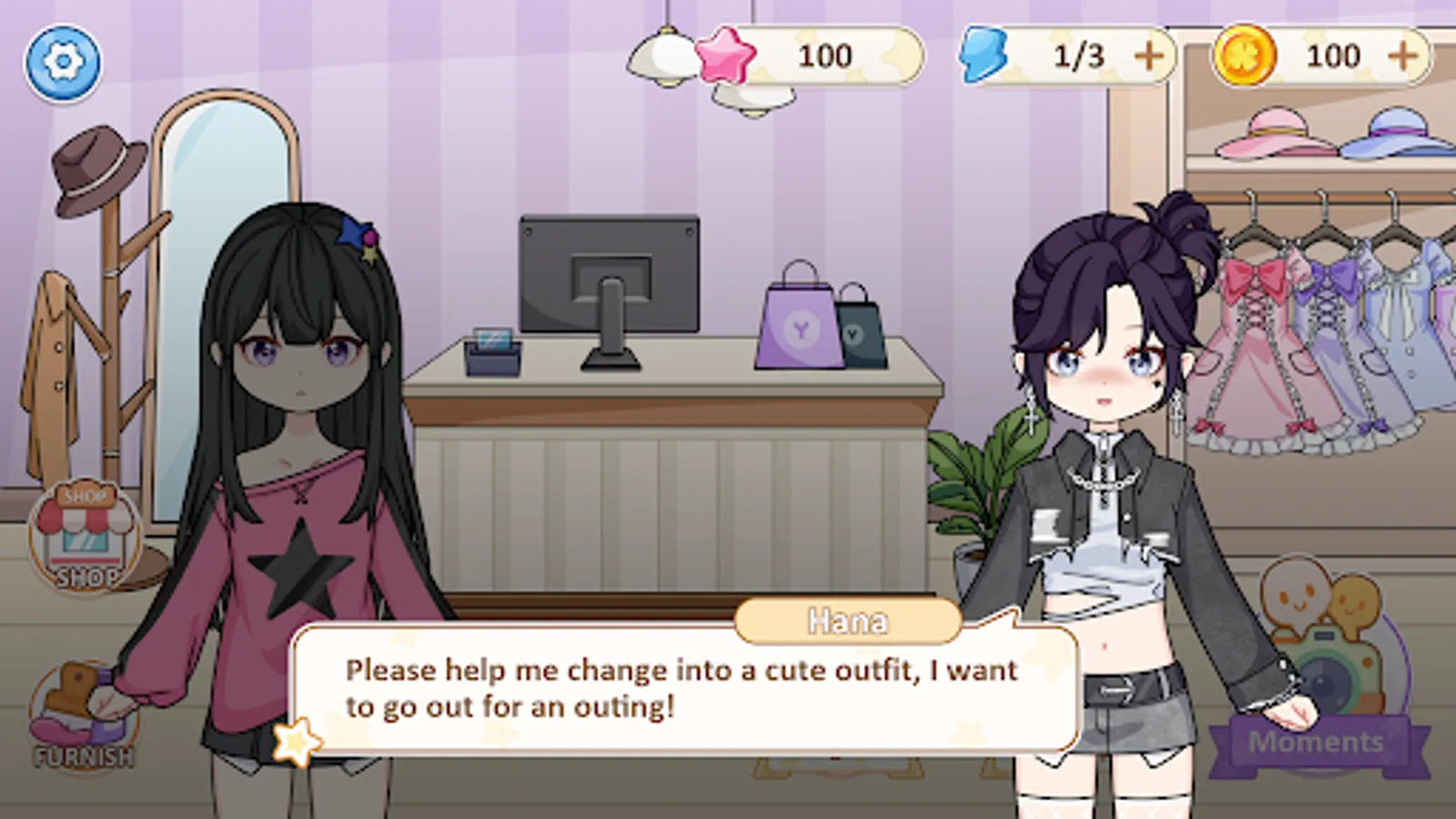Click the gold coin currency icon
Viewport: 1456px width, 819px height.
tap(1247, 56)
